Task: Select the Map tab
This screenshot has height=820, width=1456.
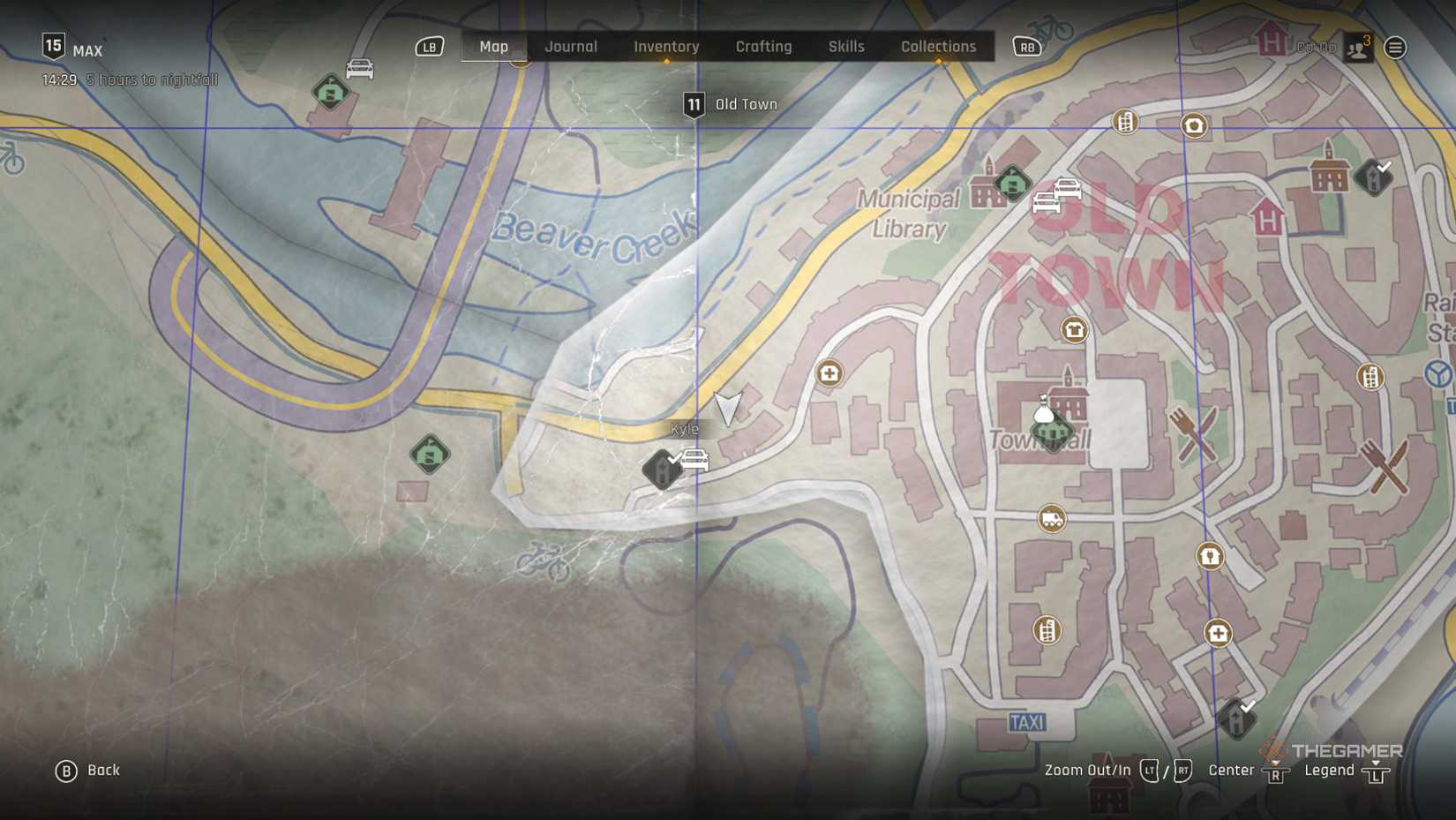Action: coord(493,47)
